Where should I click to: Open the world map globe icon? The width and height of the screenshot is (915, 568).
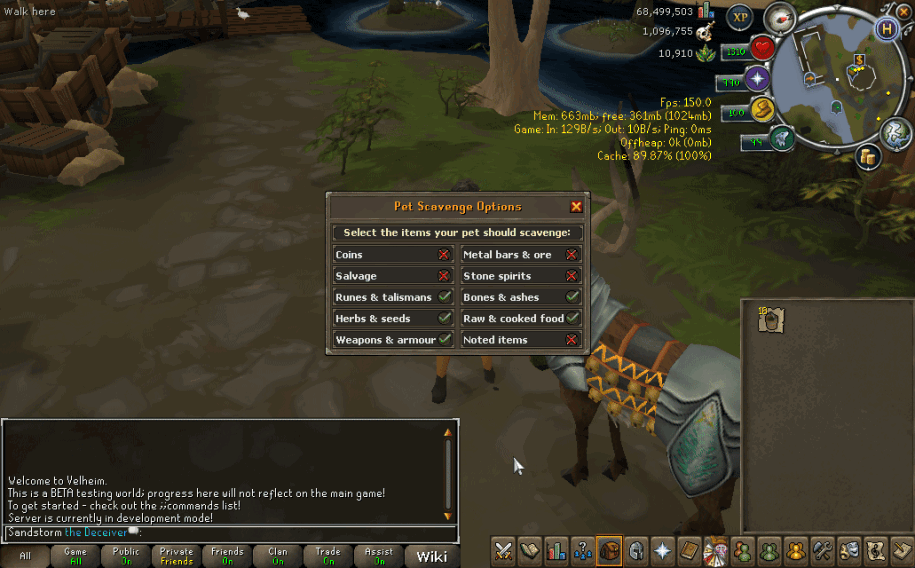tap(894, 131)
